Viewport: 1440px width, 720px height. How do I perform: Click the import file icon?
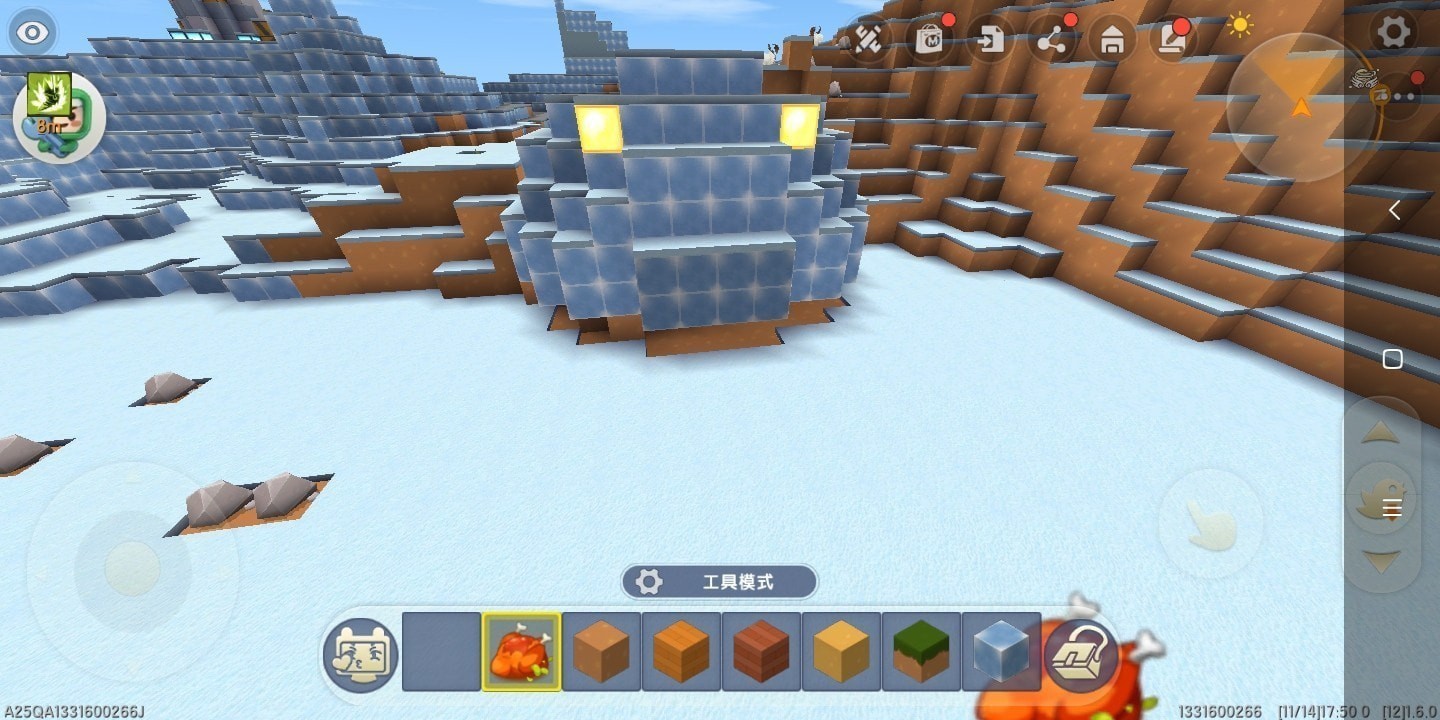pos(990,41)
